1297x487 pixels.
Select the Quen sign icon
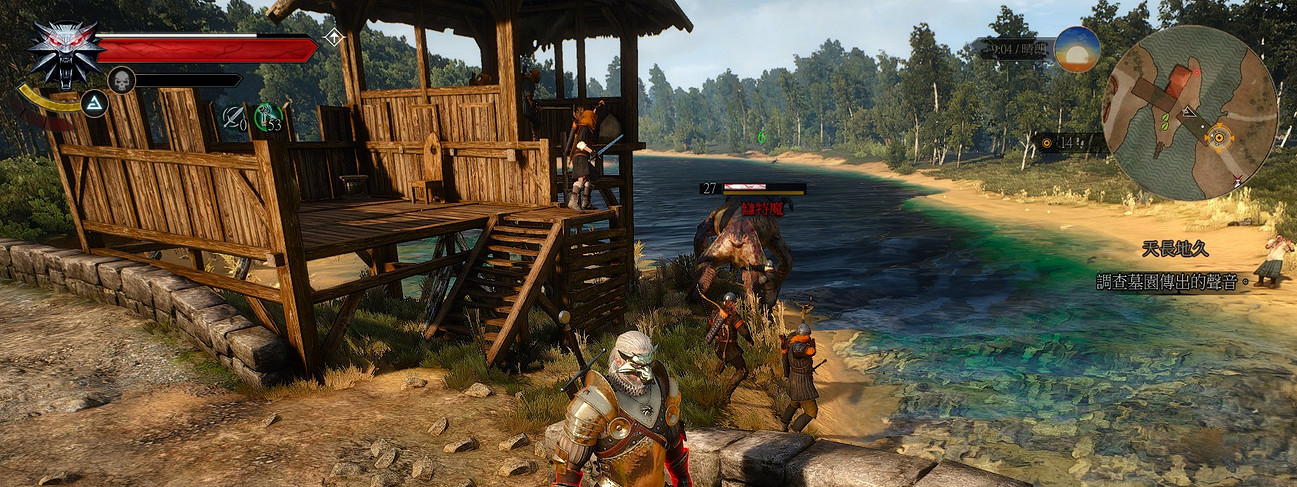click(x=94, y=103)
